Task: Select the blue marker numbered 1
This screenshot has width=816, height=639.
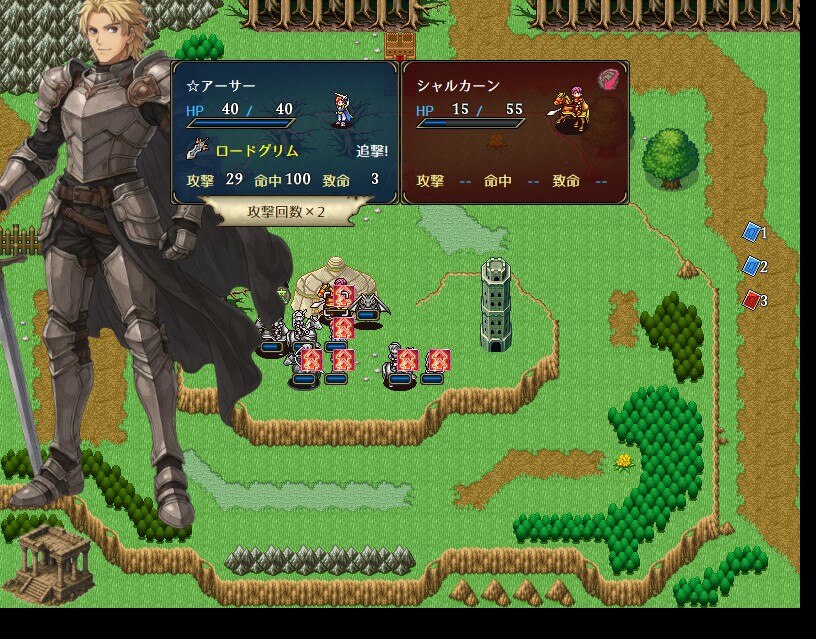Action: 753,233
